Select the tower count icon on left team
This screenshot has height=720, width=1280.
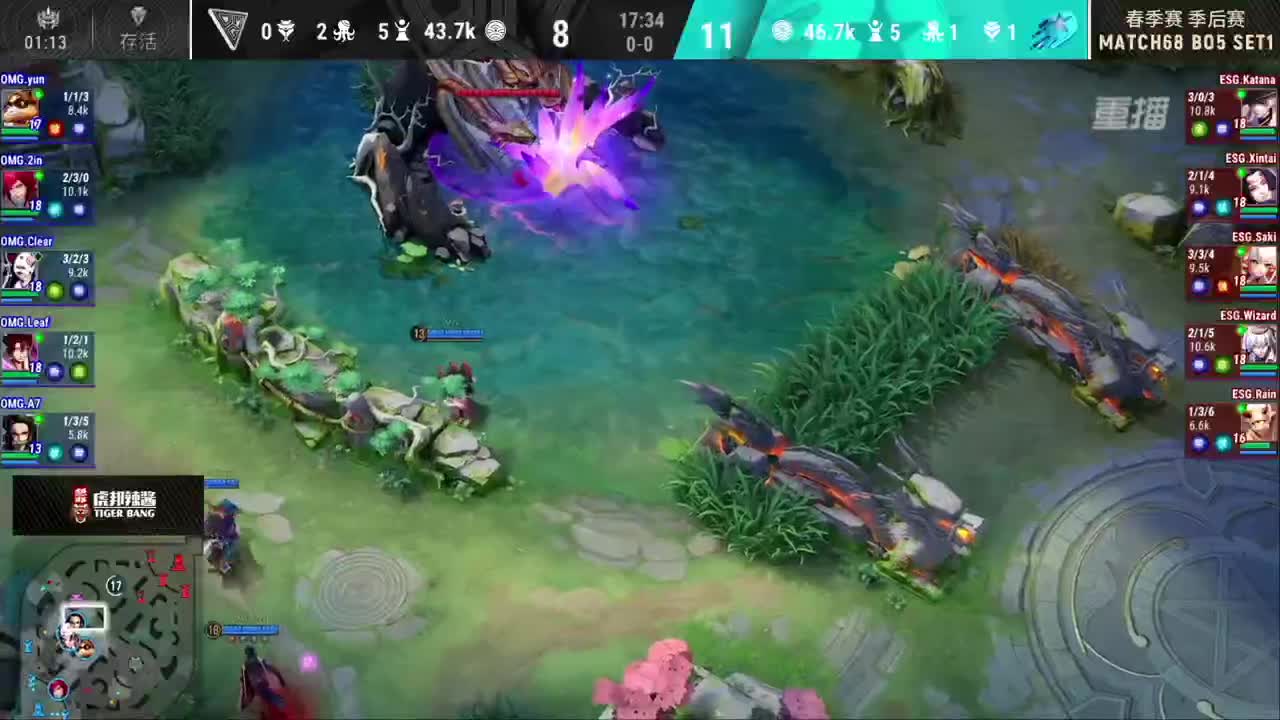pyautogui.click(x=403, y=31)
